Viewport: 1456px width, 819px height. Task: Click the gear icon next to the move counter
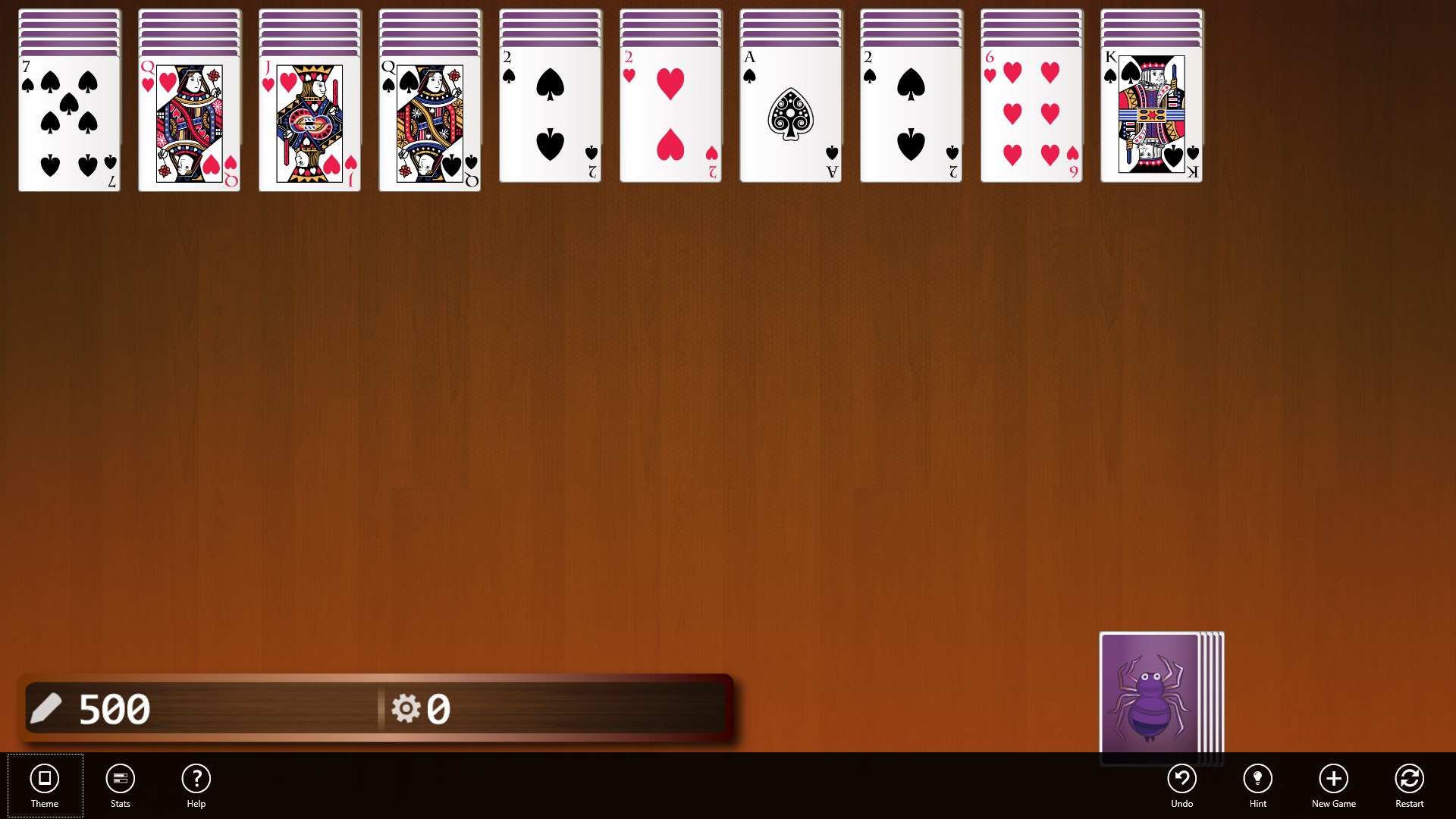tap(407, 708)
